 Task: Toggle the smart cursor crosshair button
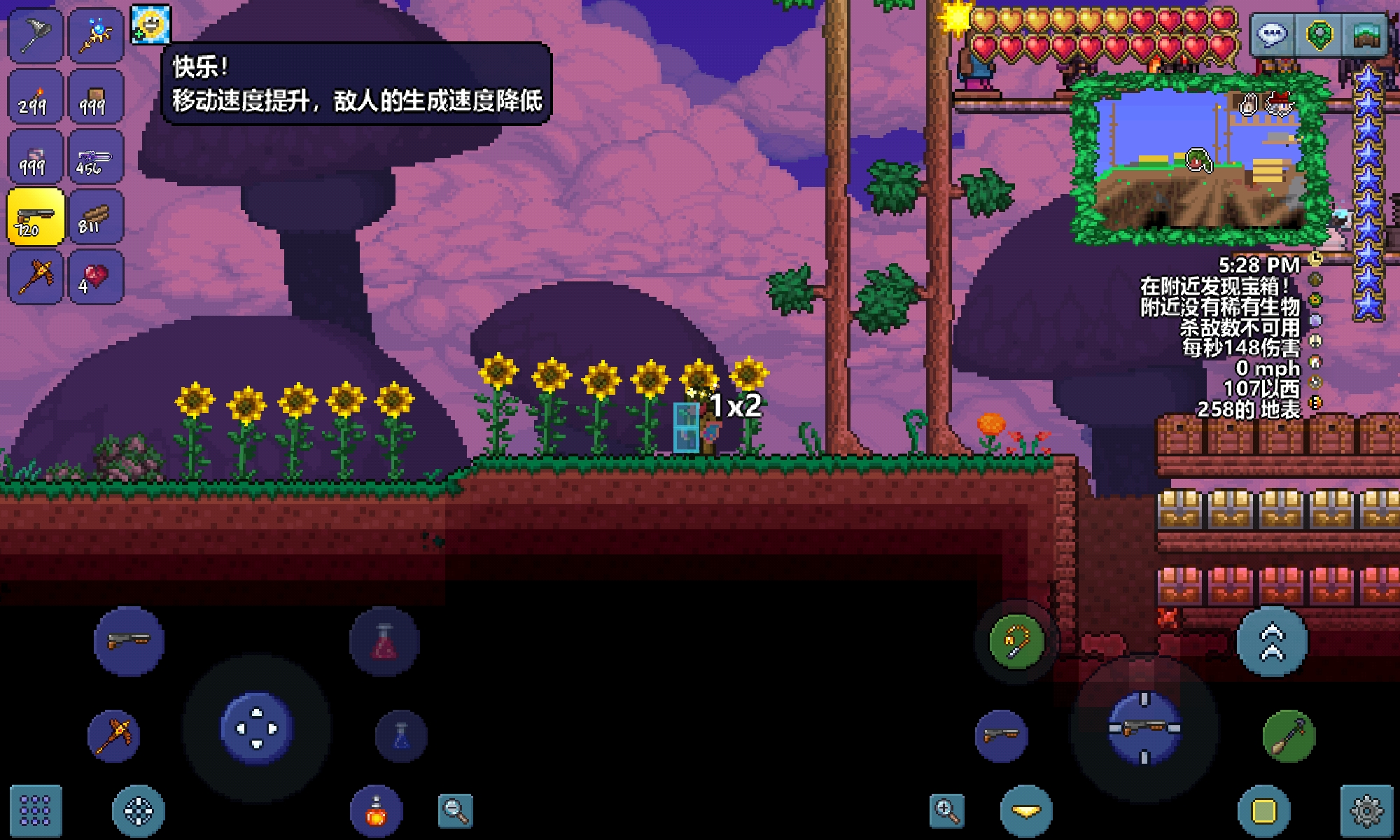tap(138, 811)
